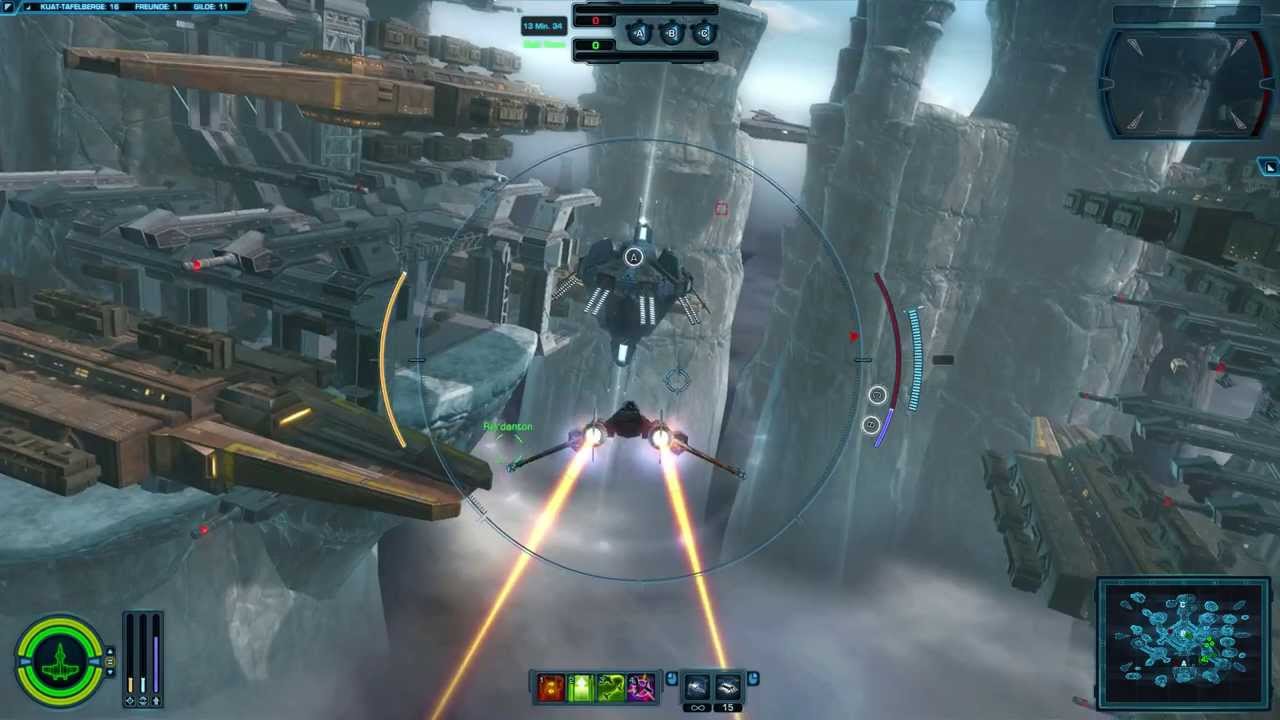Click satellite objective A marker
Image resolution: width=1280 pixels, height=720 pixels.
pyautogui.click(x=639, y=34)
